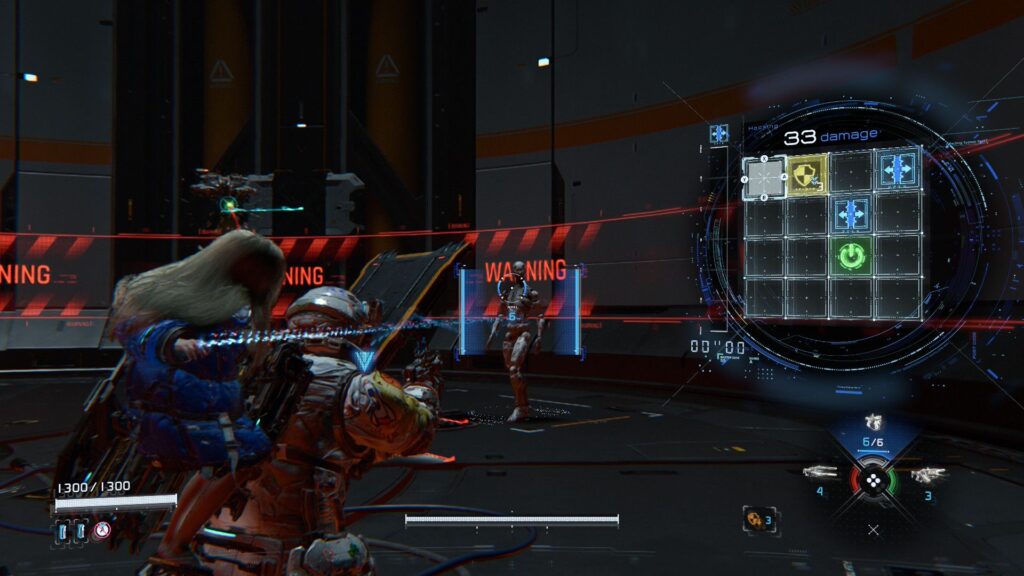The height and width of the screenshot is (576, 1024).
Task: Click the blue arrow node above grid corner
Action: click(719, 133)
